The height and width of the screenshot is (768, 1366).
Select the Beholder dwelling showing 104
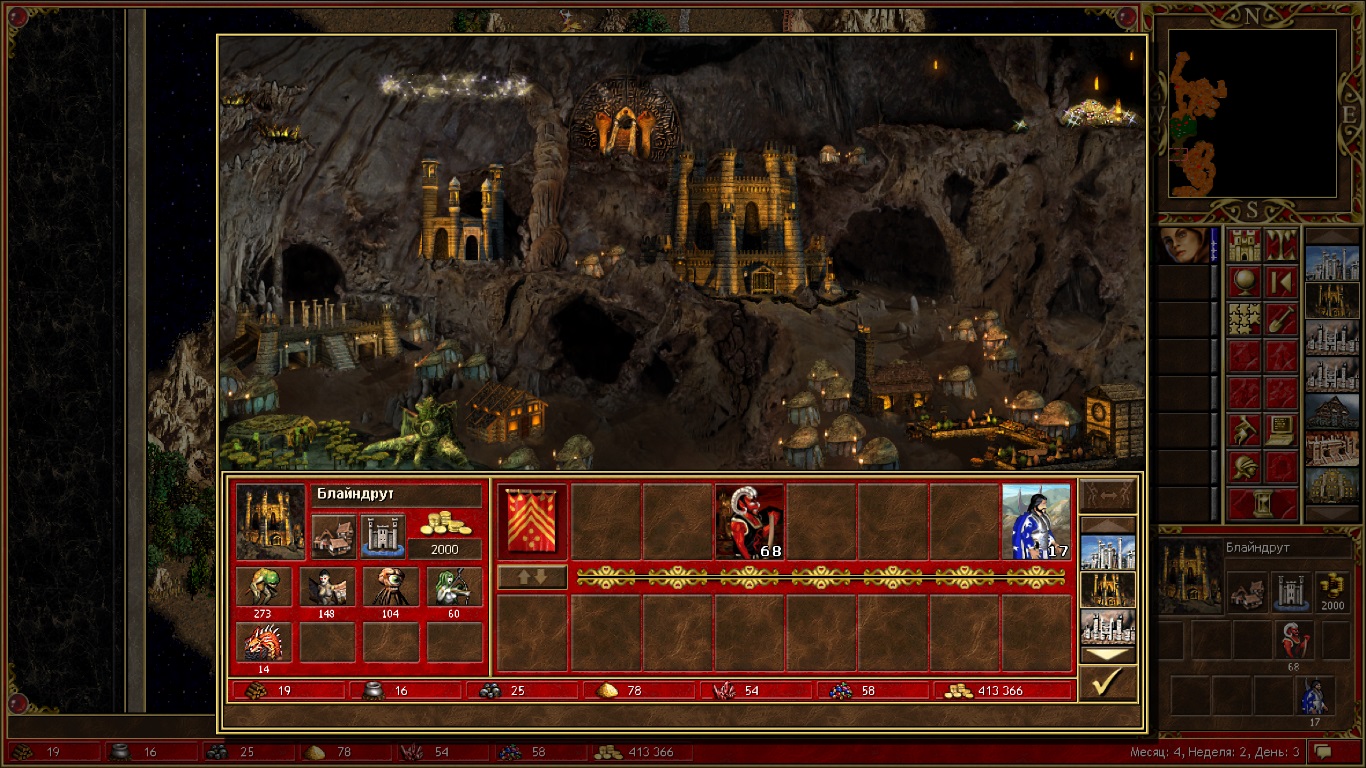[390, 587]
